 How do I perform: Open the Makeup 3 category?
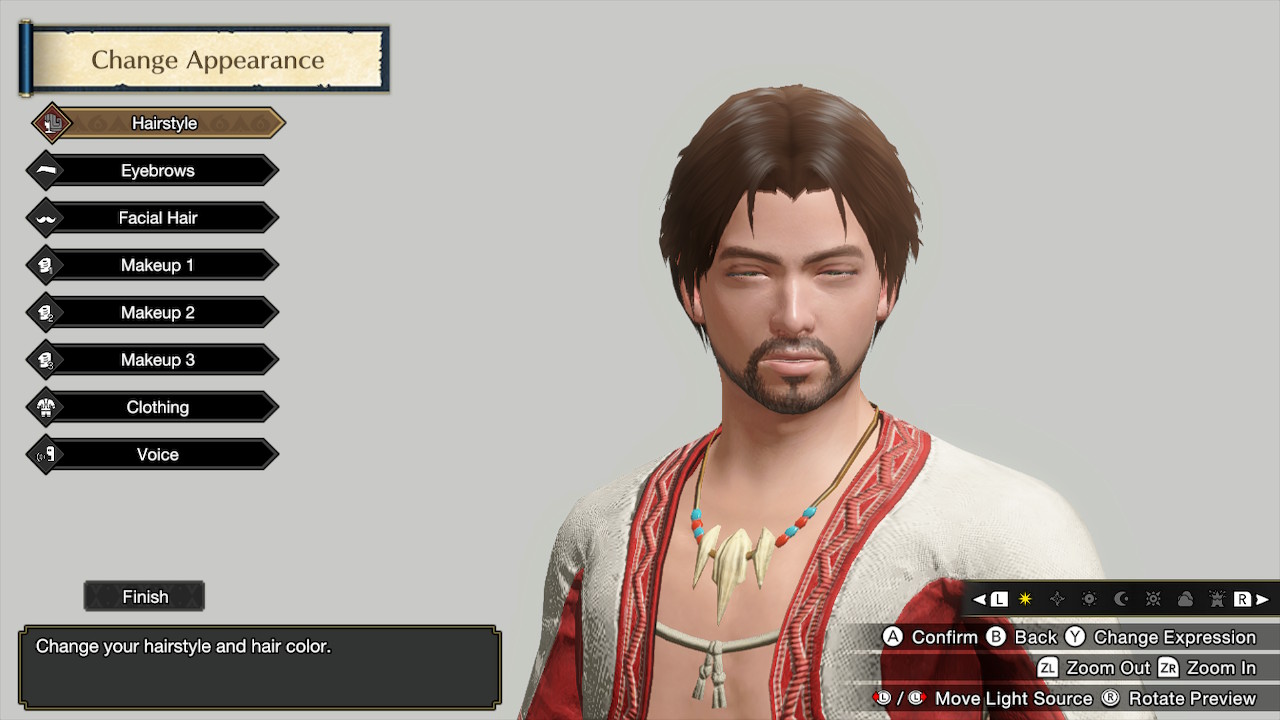[156, 359]
